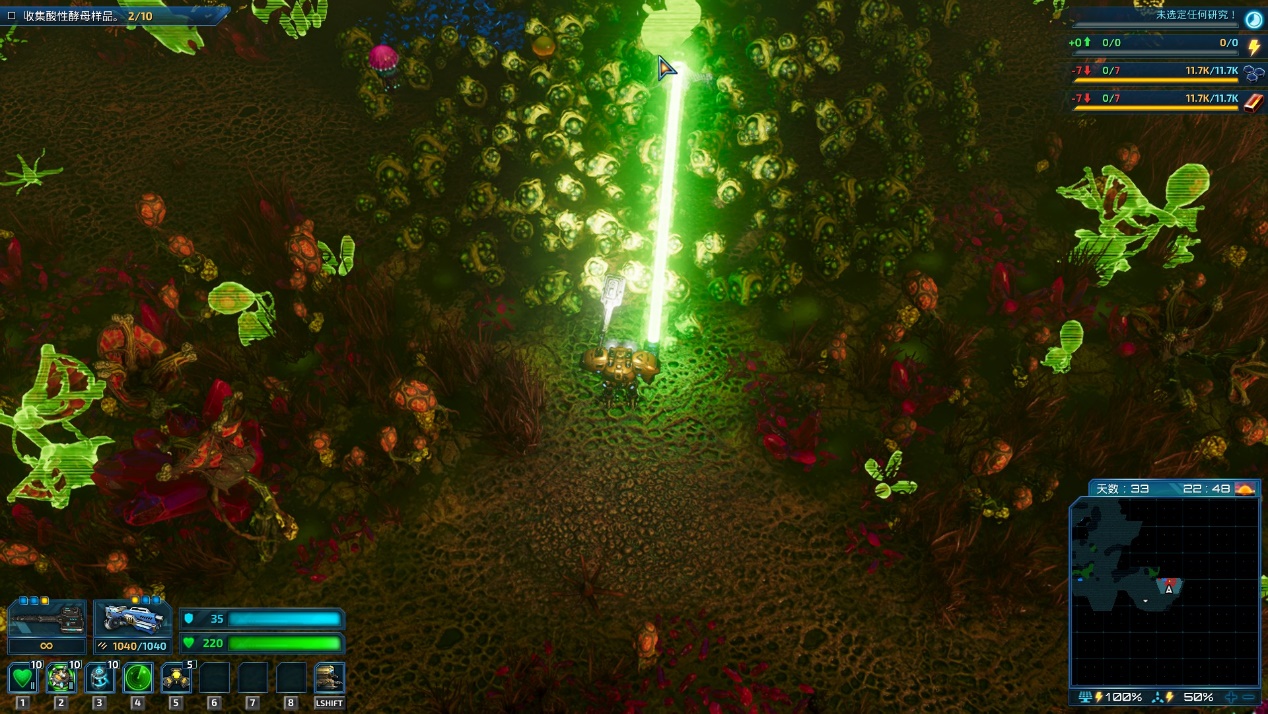Click the mech dash icon above LSHIFT
Image resolution: width=1268 pixels, height=714 pixels.
329,678
